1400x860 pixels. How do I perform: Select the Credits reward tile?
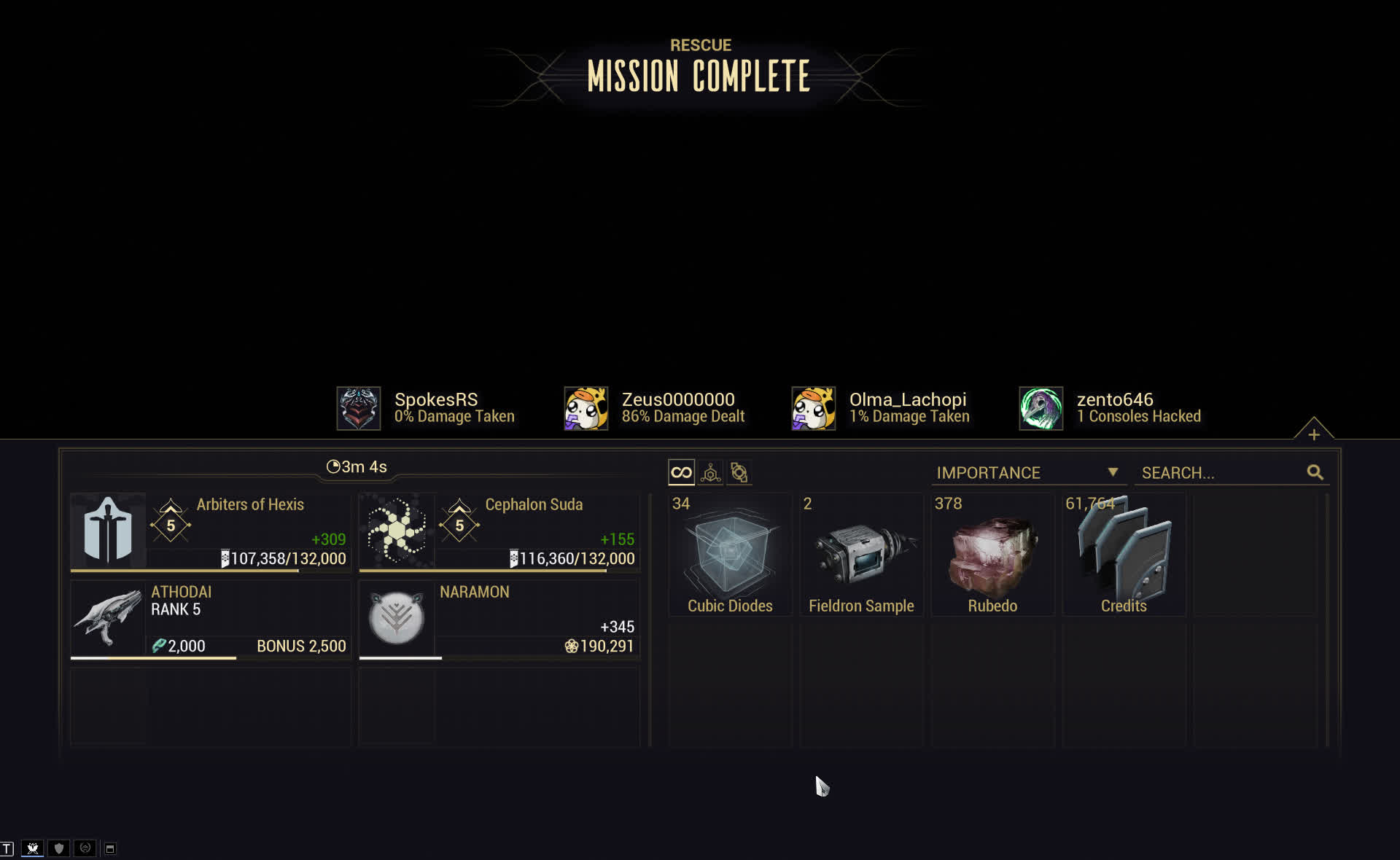[1124, 555]
